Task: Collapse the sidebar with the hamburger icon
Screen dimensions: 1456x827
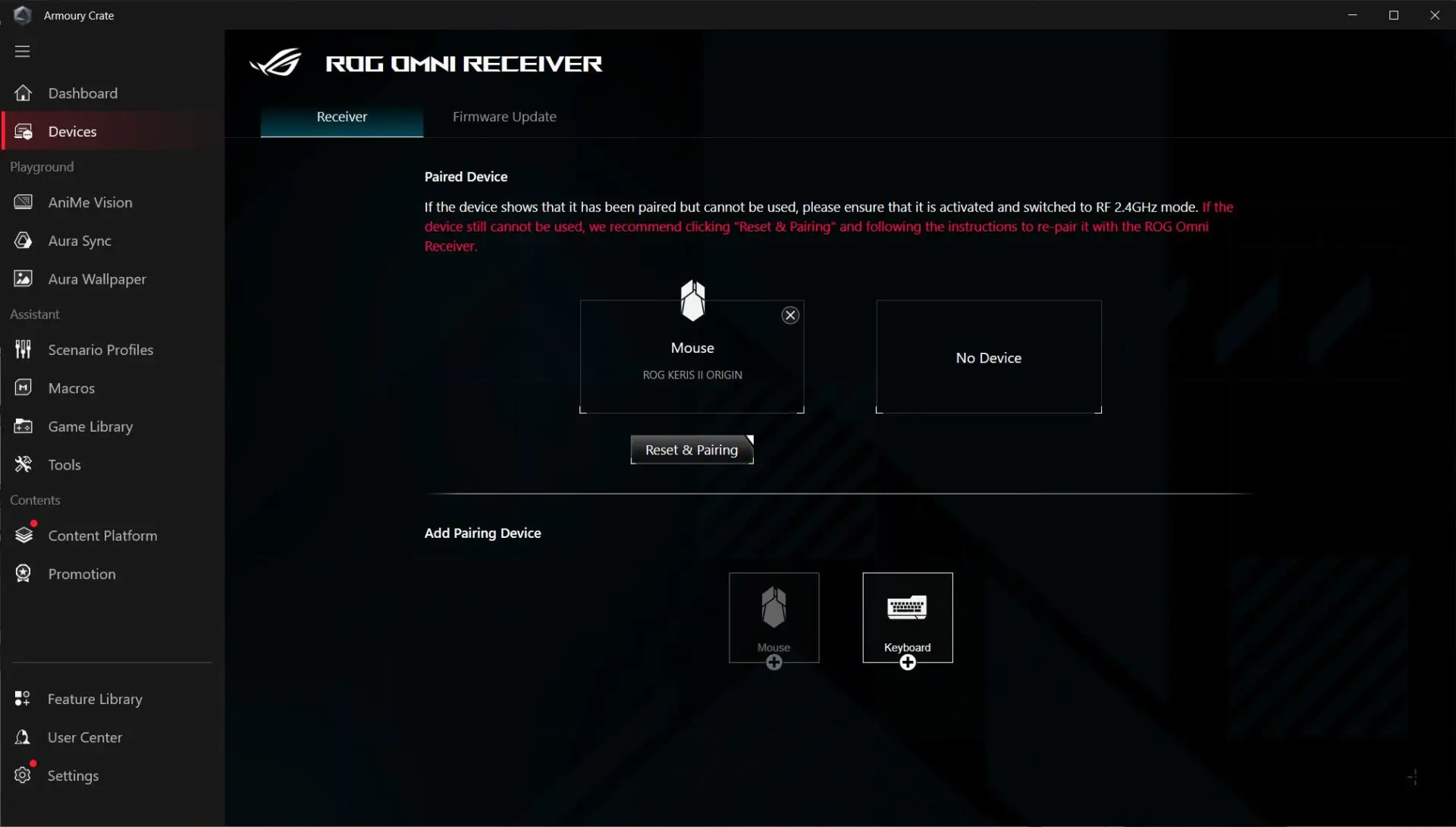Action: [22, 51]
